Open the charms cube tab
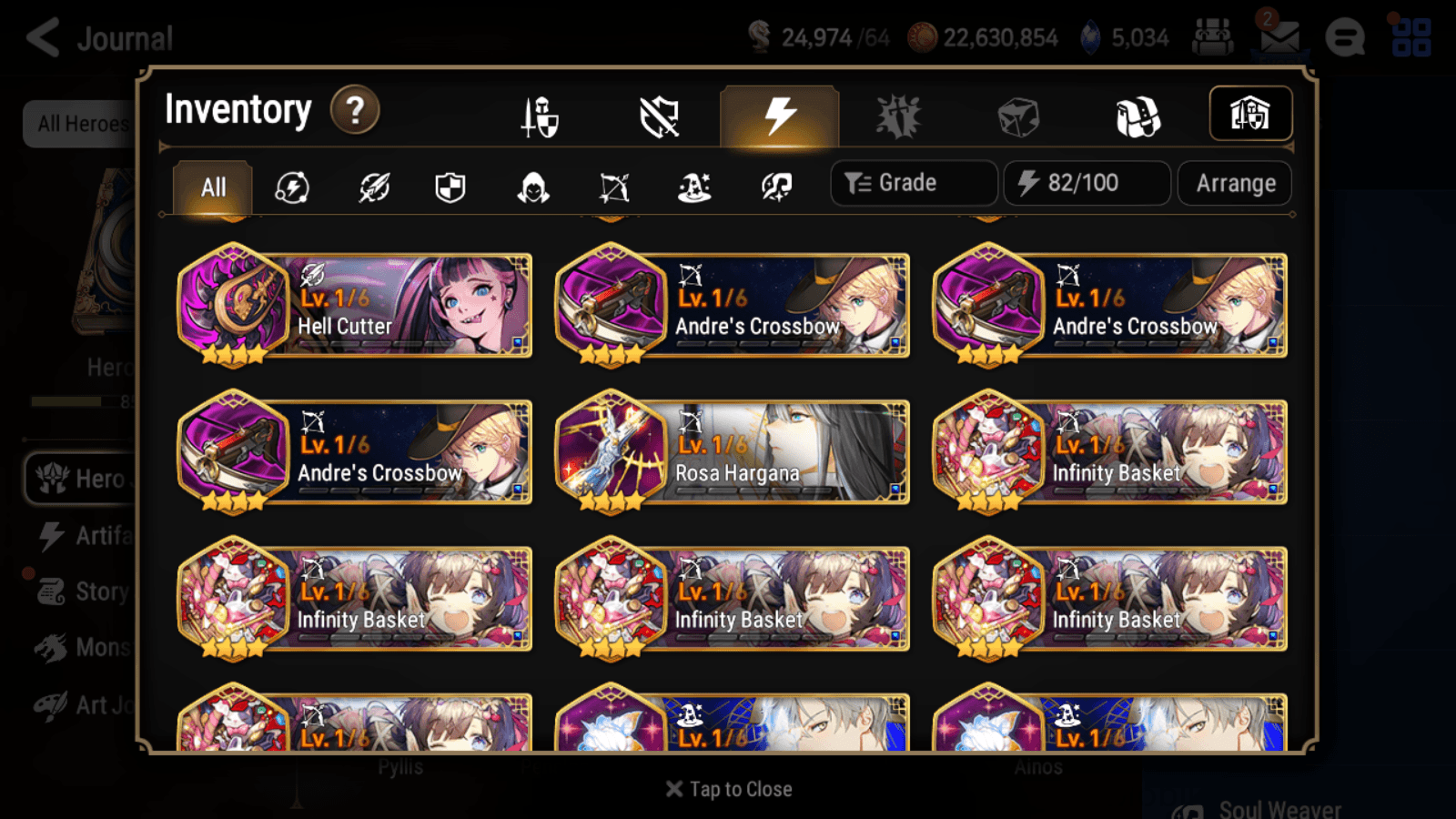This screenshot has width=1456, height=819. [1017, 115]
